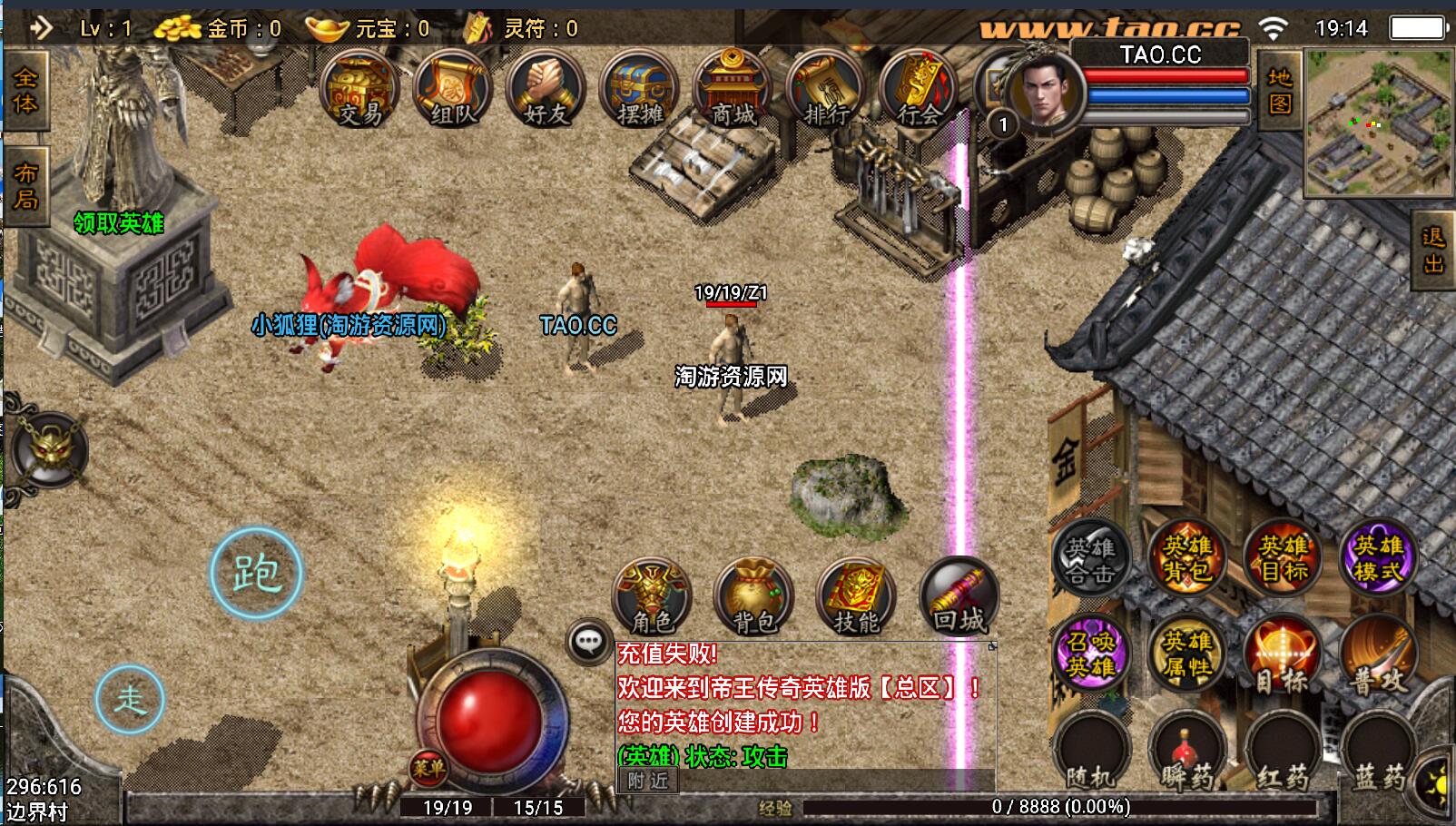Open the 组队 team panel

tap(453, 90)
